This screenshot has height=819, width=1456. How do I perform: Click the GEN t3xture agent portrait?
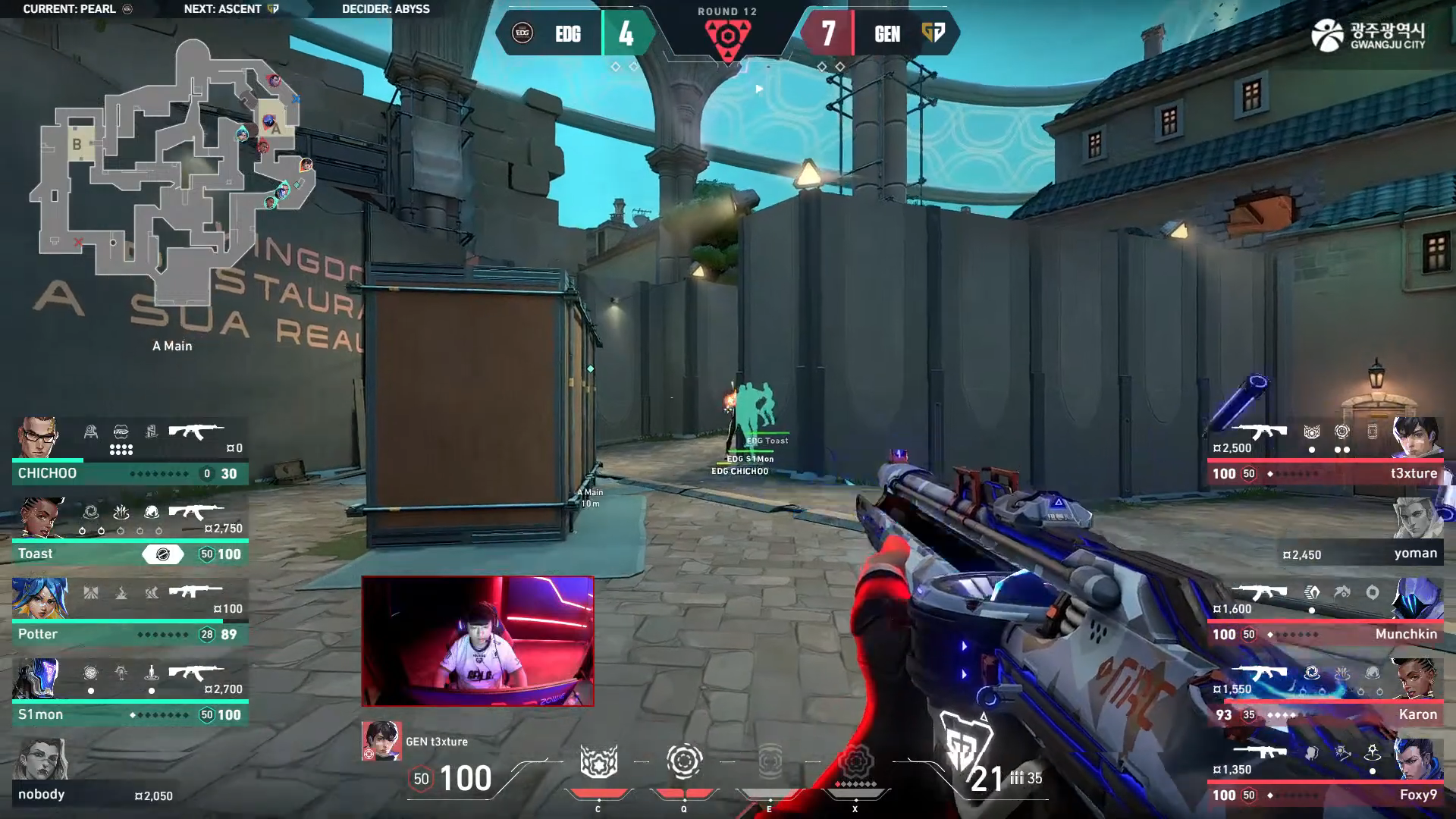point(381,741)
